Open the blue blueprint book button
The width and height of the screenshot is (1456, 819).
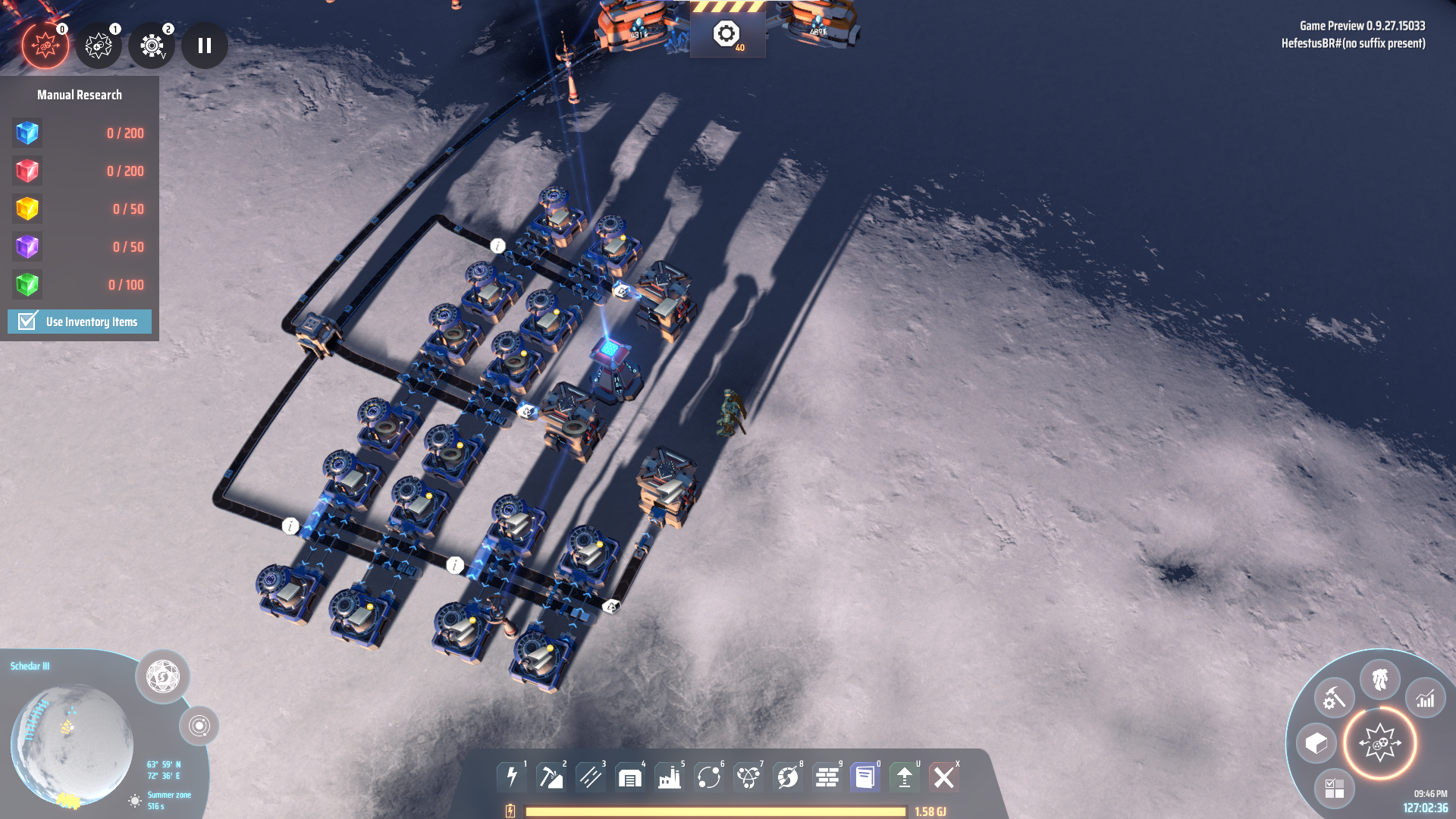[x=865, y=777]
